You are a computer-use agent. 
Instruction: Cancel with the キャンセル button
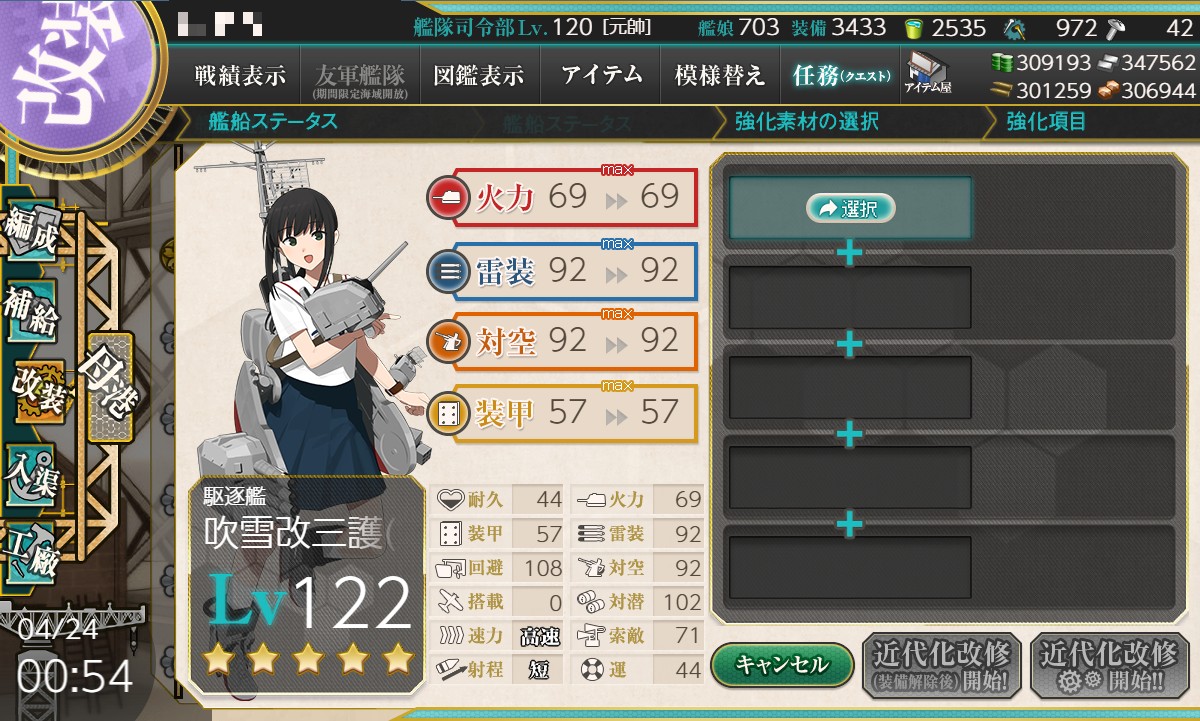point(782,664)
